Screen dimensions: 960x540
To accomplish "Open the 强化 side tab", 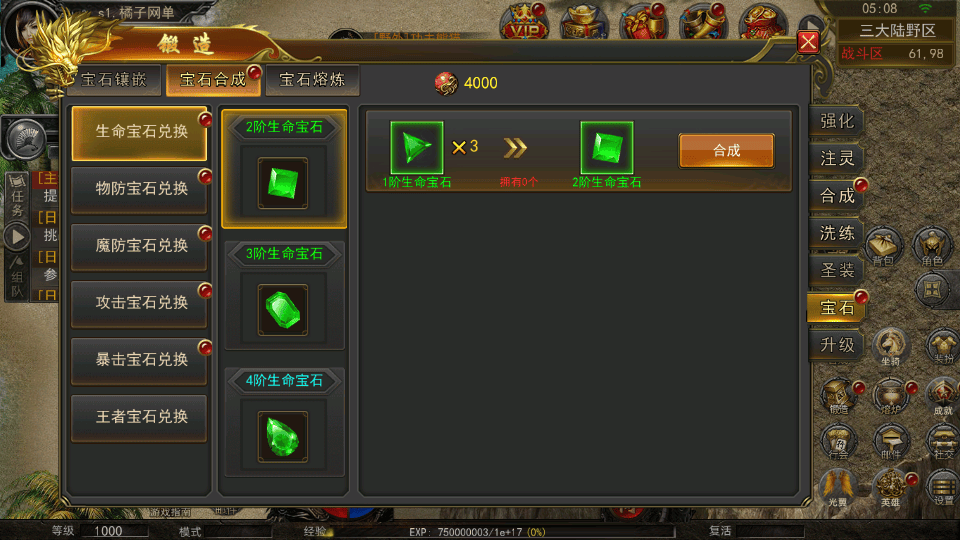I will pyautogui.click(x=836, y=122).
